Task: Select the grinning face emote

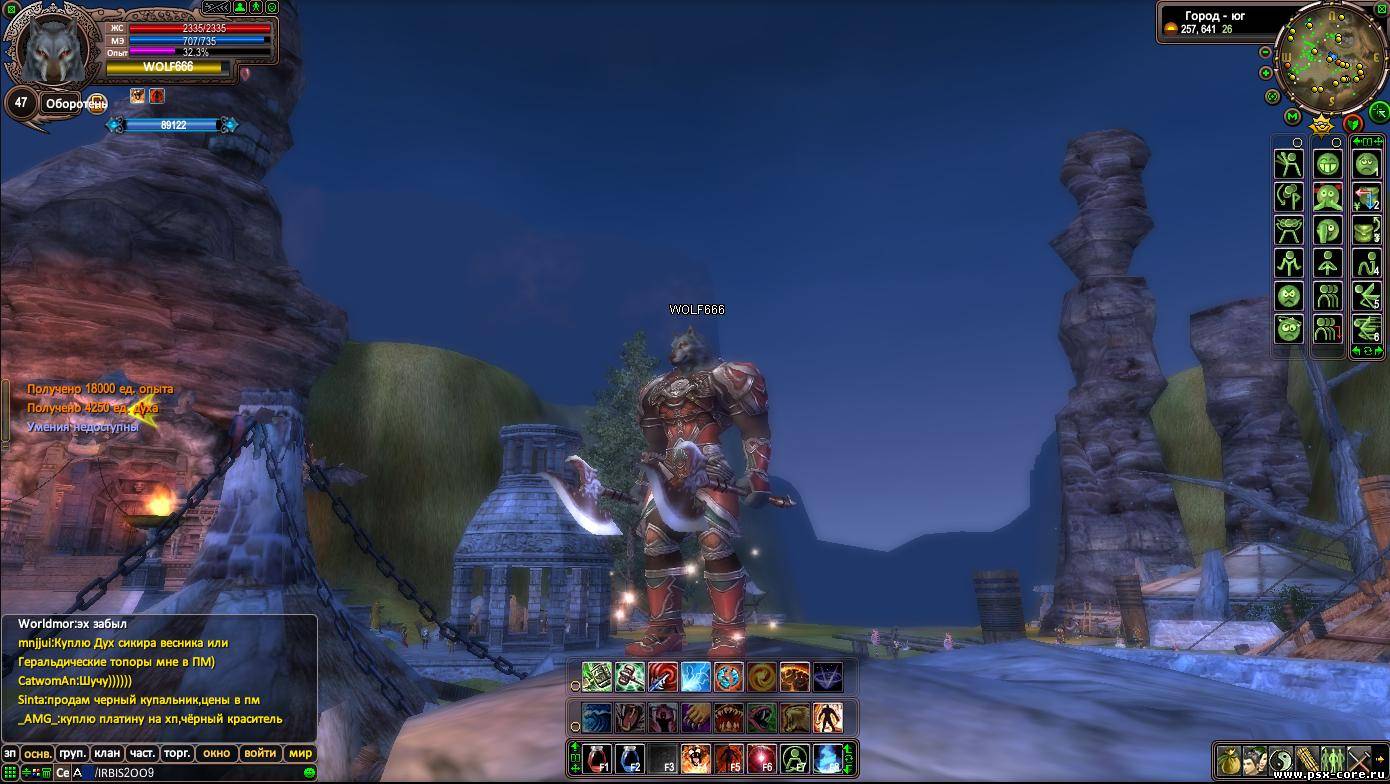Action: tap(1328, 164)
